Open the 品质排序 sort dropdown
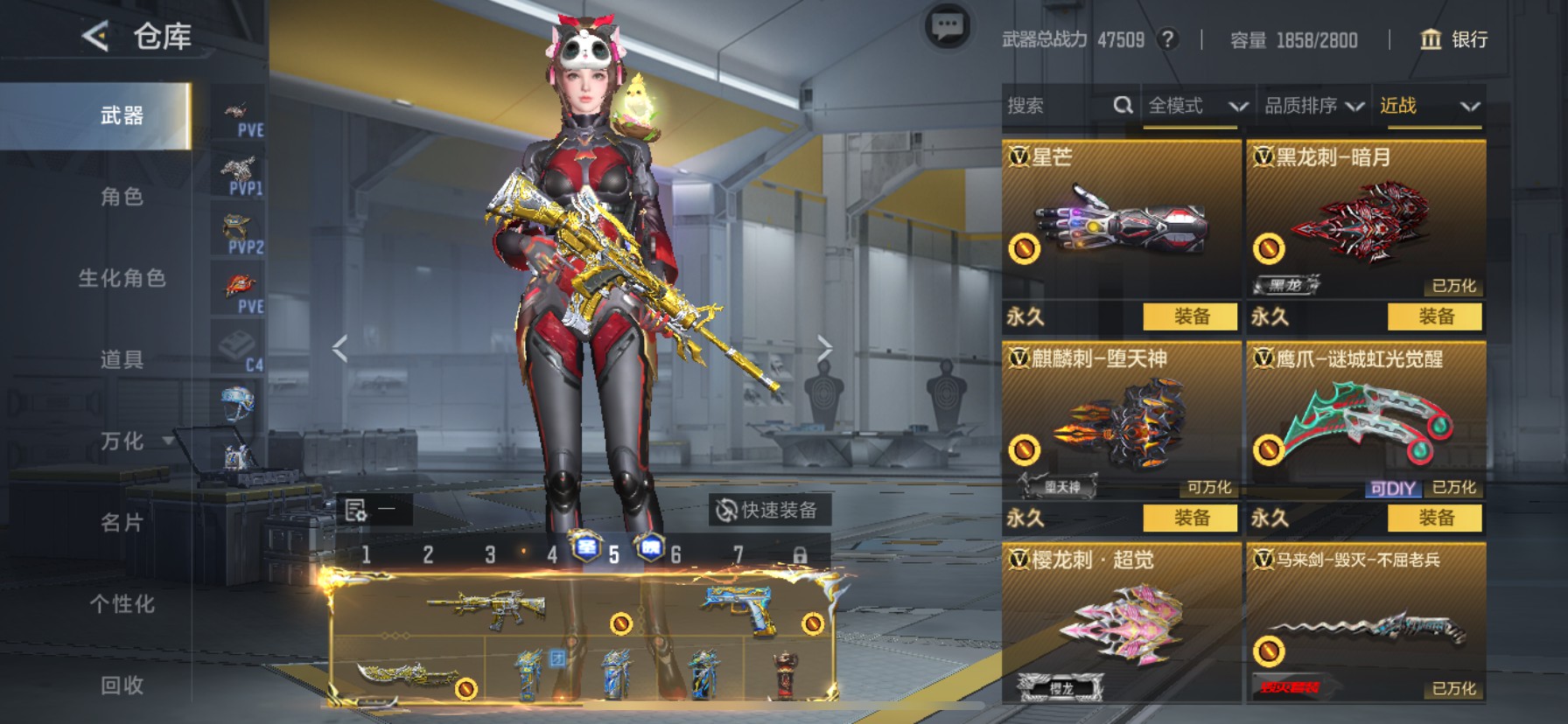The image size is (1568, 724). tap(1313, 106)
